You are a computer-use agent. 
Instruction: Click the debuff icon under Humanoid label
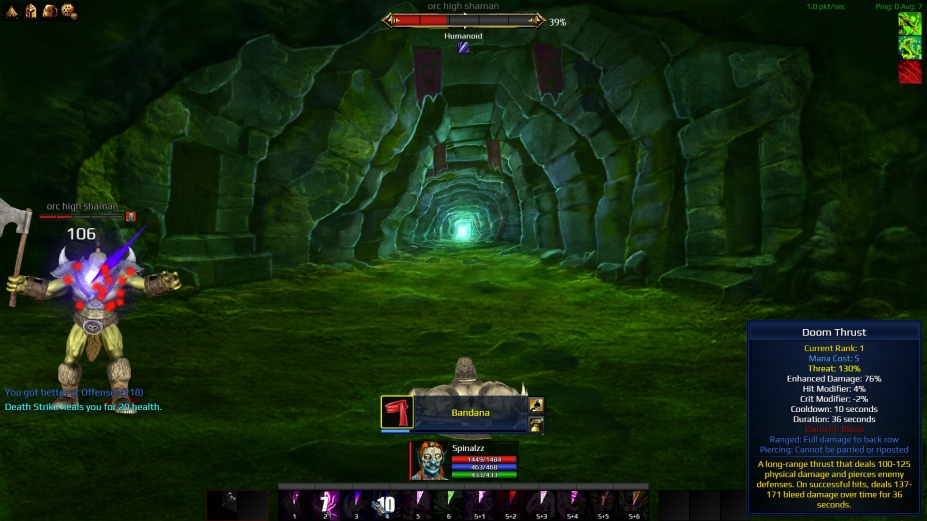click(463, 47)
